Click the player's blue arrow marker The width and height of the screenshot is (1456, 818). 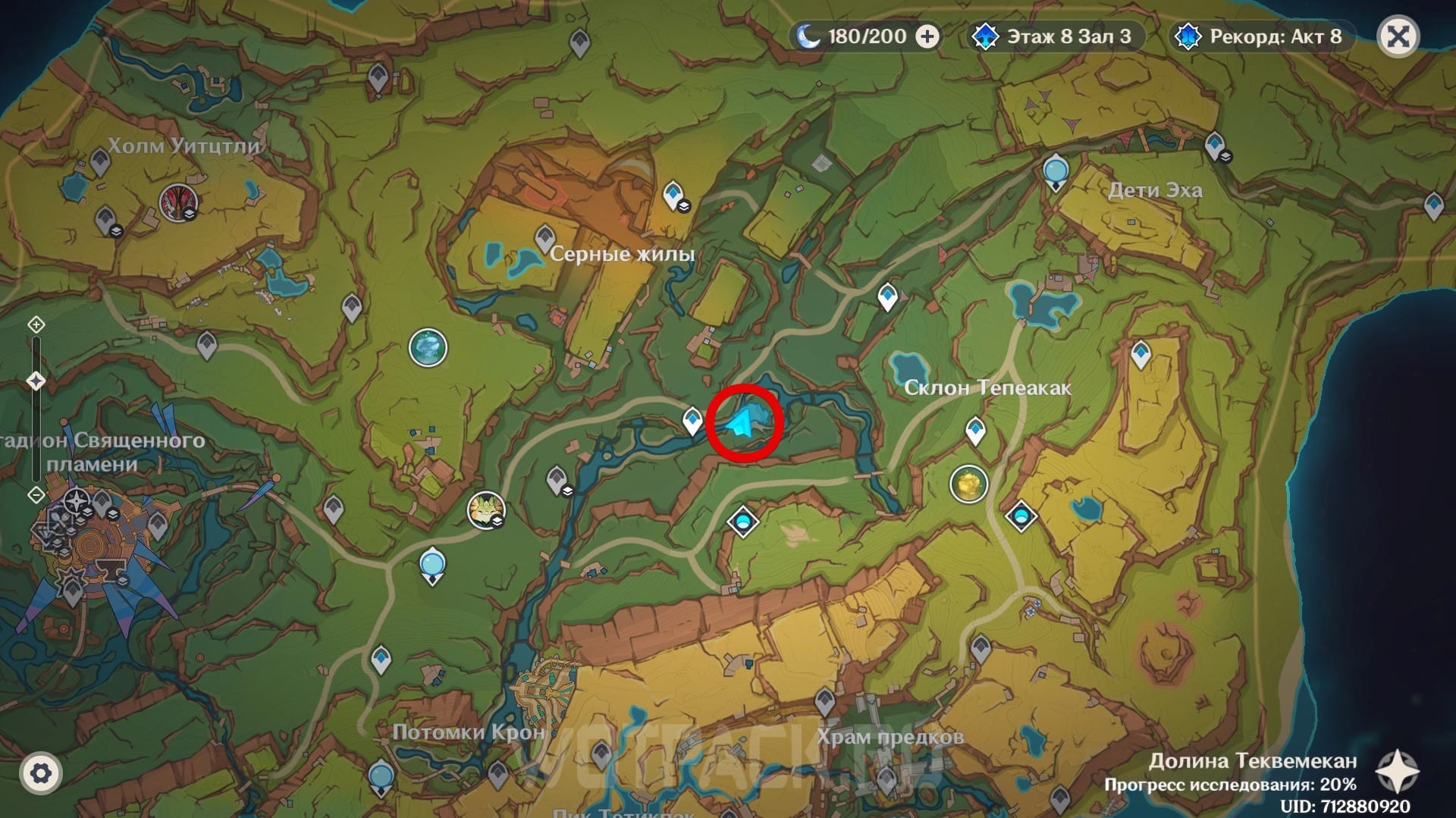pos(741,423)
